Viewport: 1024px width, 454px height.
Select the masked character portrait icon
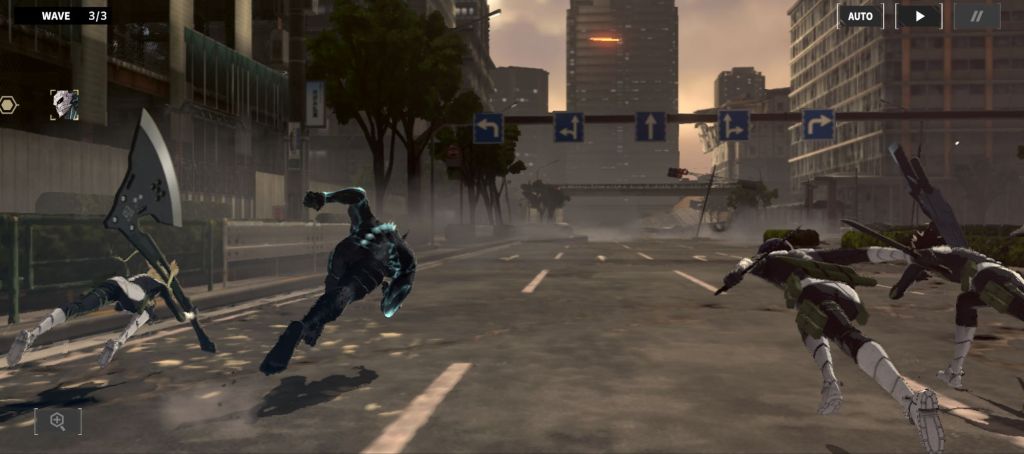coord(65,104)
